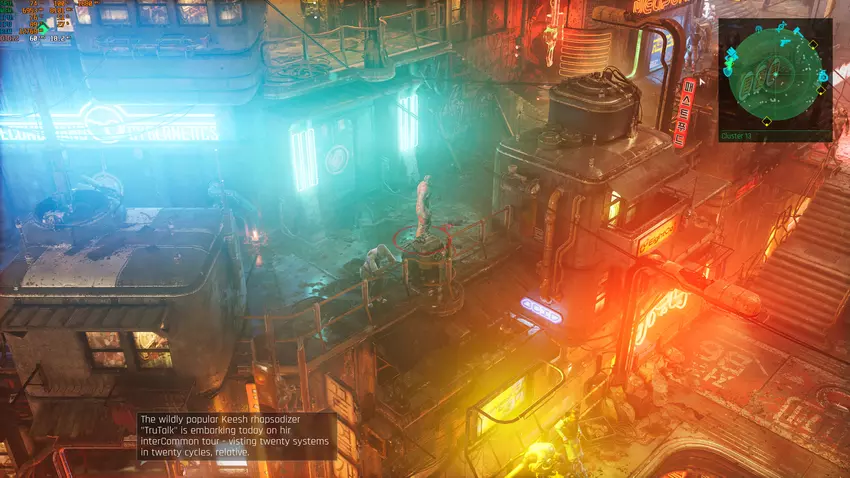Select the pistol shop marker on minimap
The height and width of the screenshot is (478, 850).
click(x=785, y=42)
